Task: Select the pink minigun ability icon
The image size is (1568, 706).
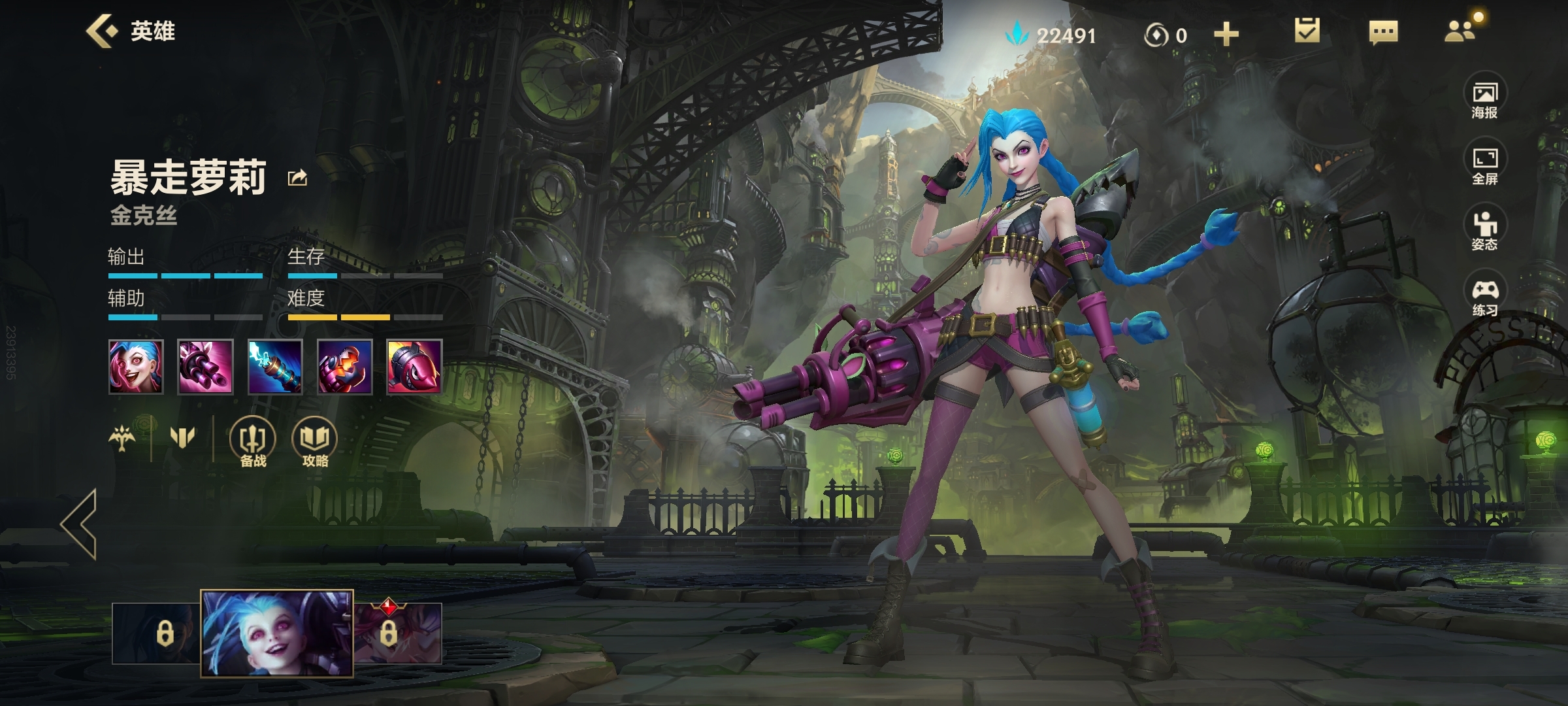Action: 205,367
